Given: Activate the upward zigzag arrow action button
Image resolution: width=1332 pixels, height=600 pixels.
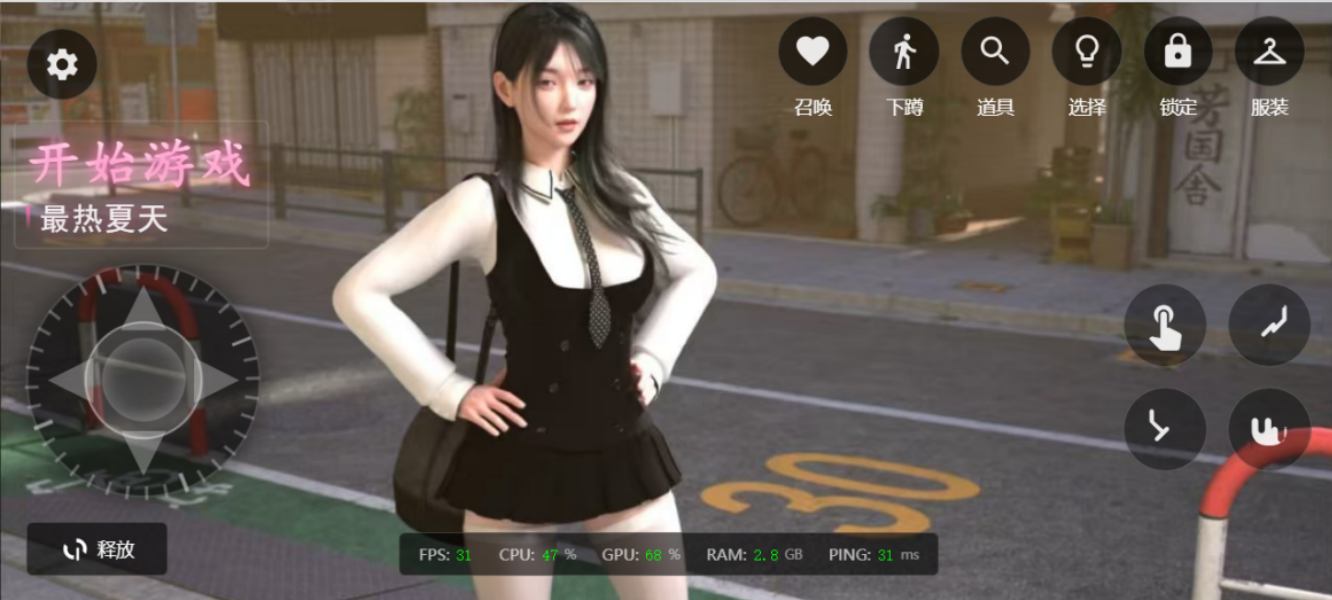Looking at the screenshot, I should pyautogui.click(x=1269, y=325).
